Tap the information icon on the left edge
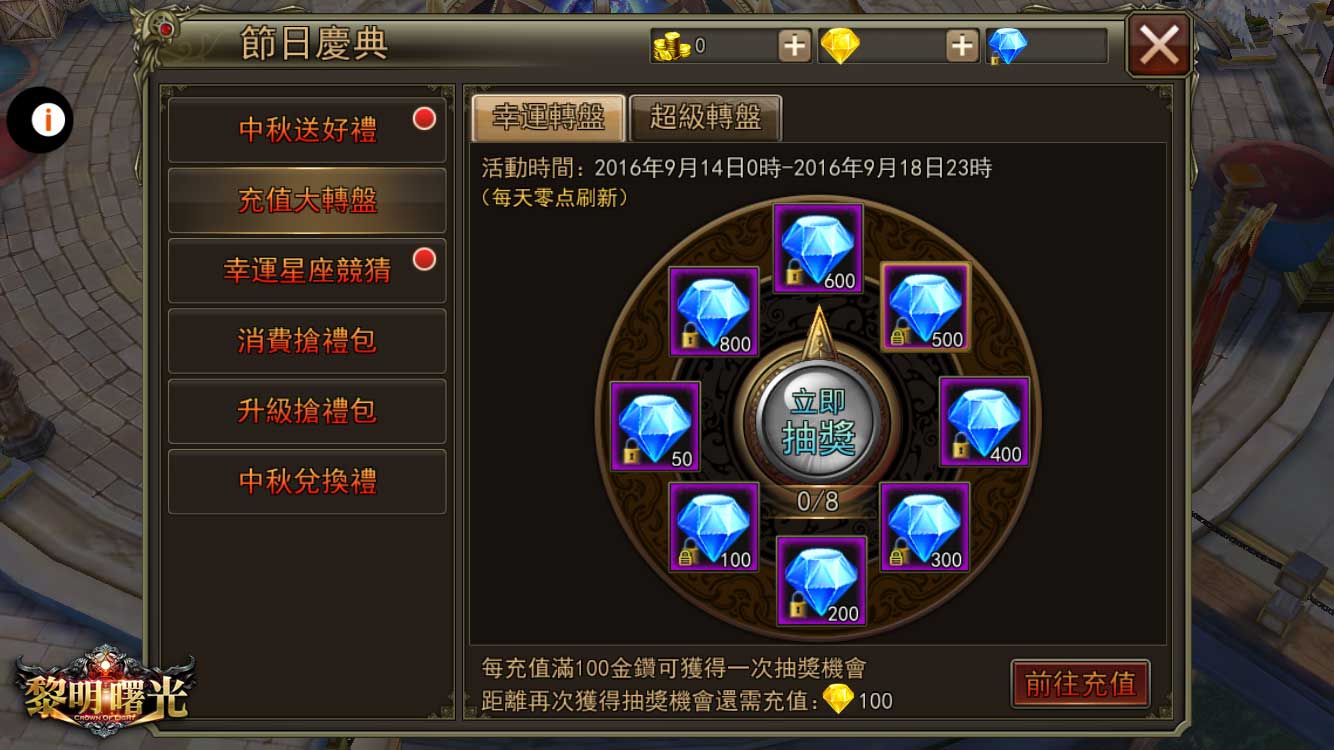The width and height of the screenshot is (1334, 750). [41, 119]
